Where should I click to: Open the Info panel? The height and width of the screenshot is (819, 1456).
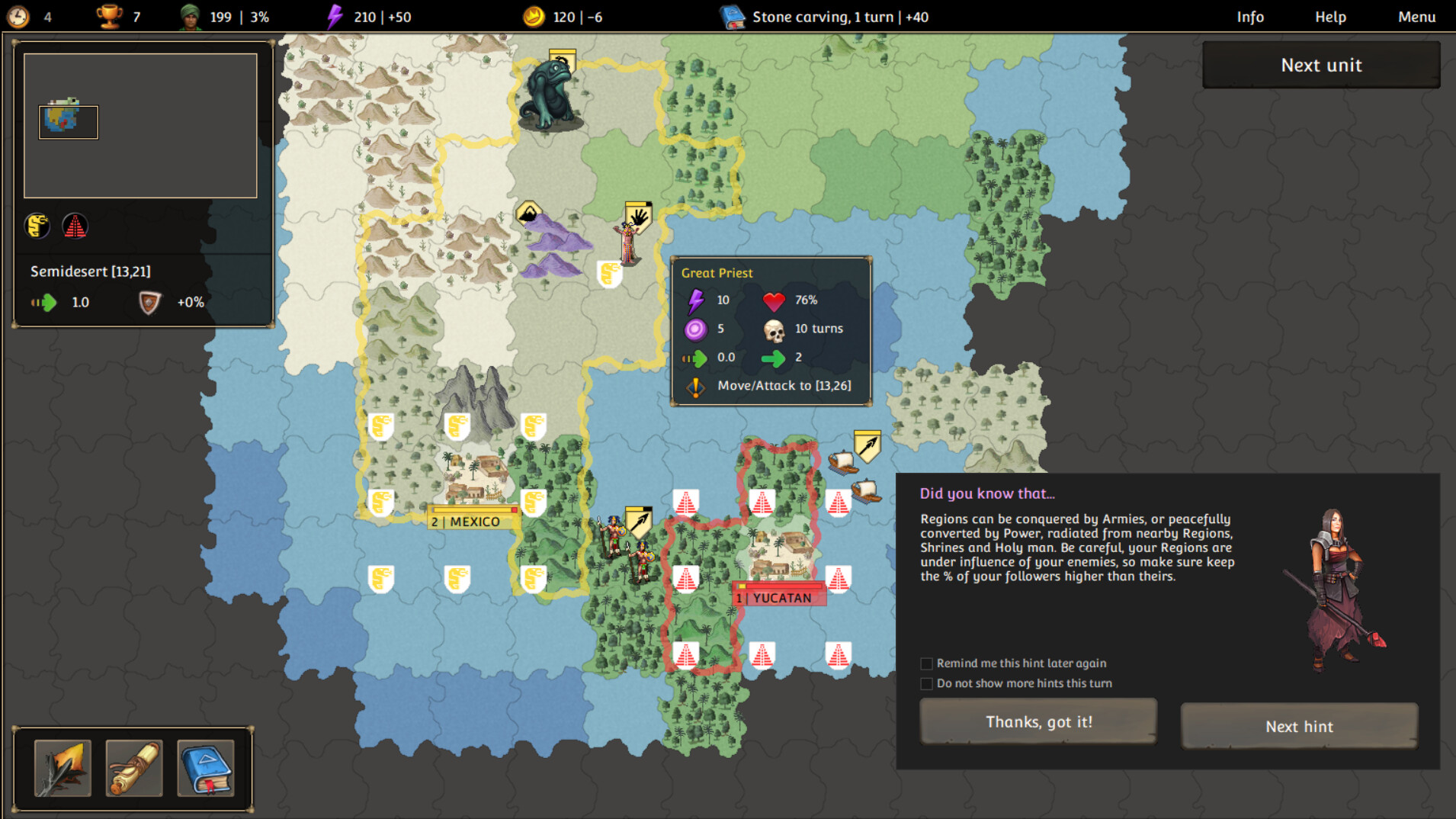tap(1250, 16)
